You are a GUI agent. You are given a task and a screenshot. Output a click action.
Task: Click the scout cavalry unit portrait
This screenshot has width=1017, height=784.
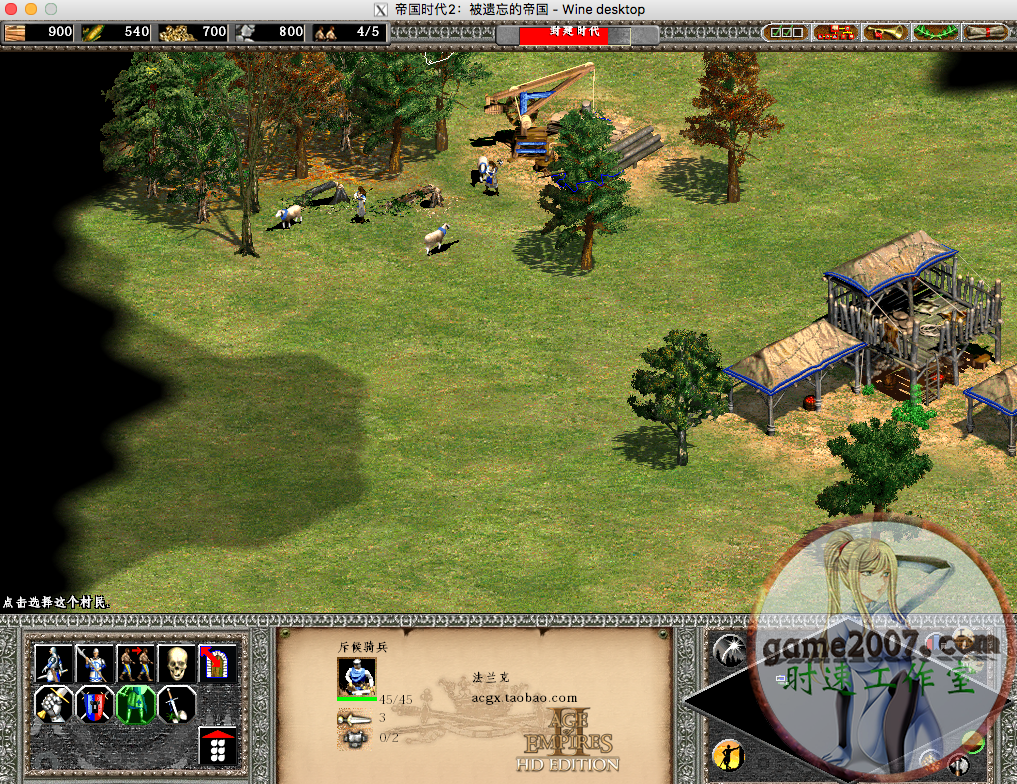point(357,677)
